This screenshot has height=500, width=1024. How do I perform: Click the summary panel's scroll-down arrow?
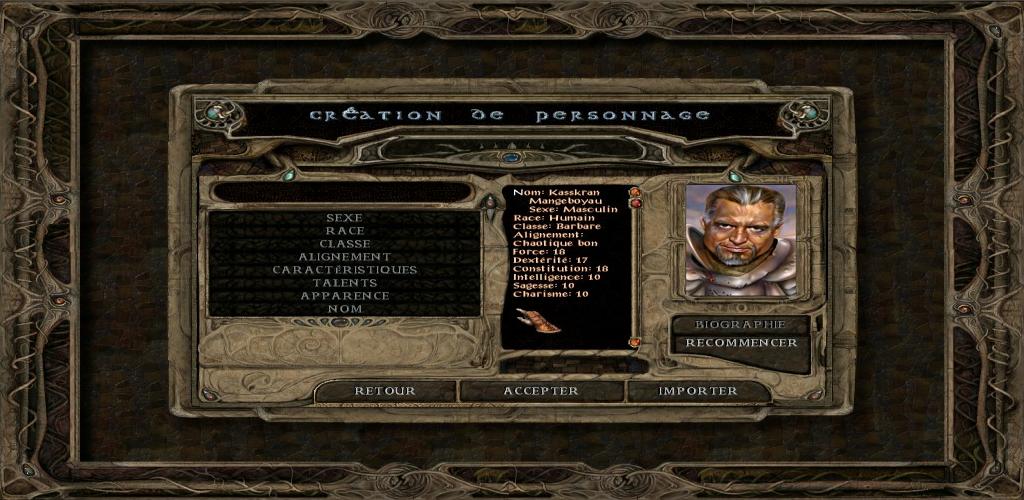coord(634,342)
